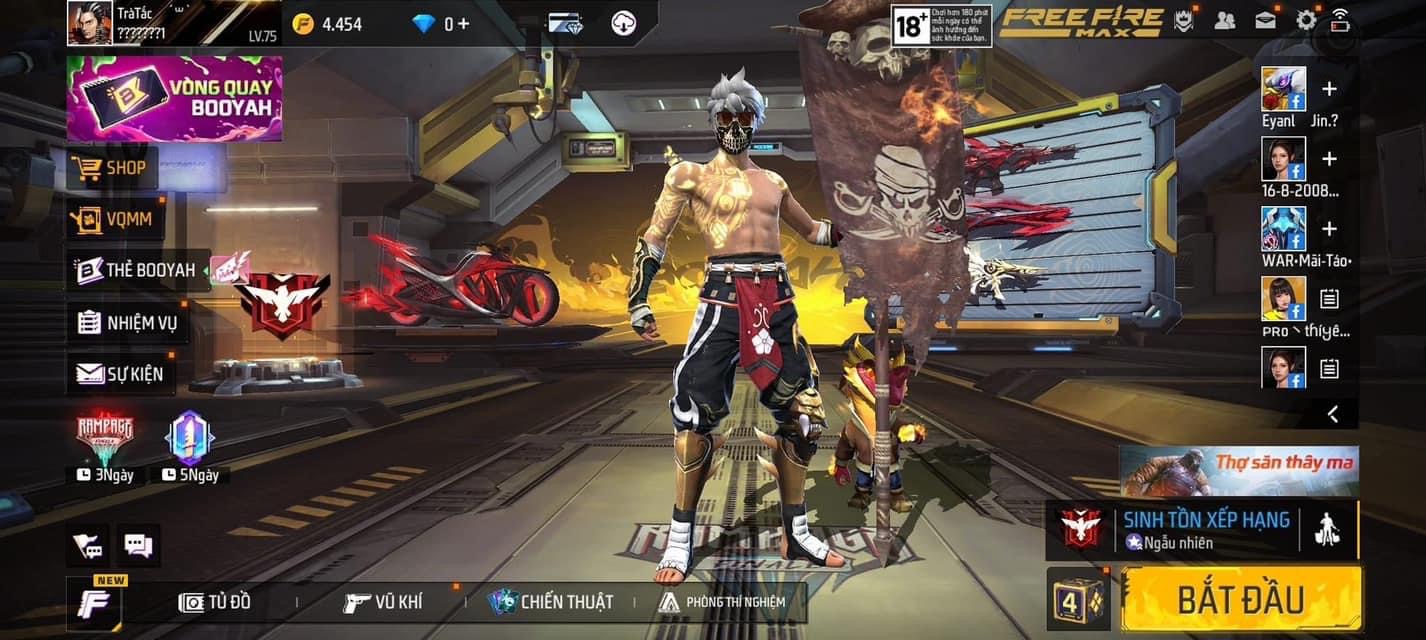Open SỰ KIỆN events menu
1426x640 pixels.
[120, 374]
